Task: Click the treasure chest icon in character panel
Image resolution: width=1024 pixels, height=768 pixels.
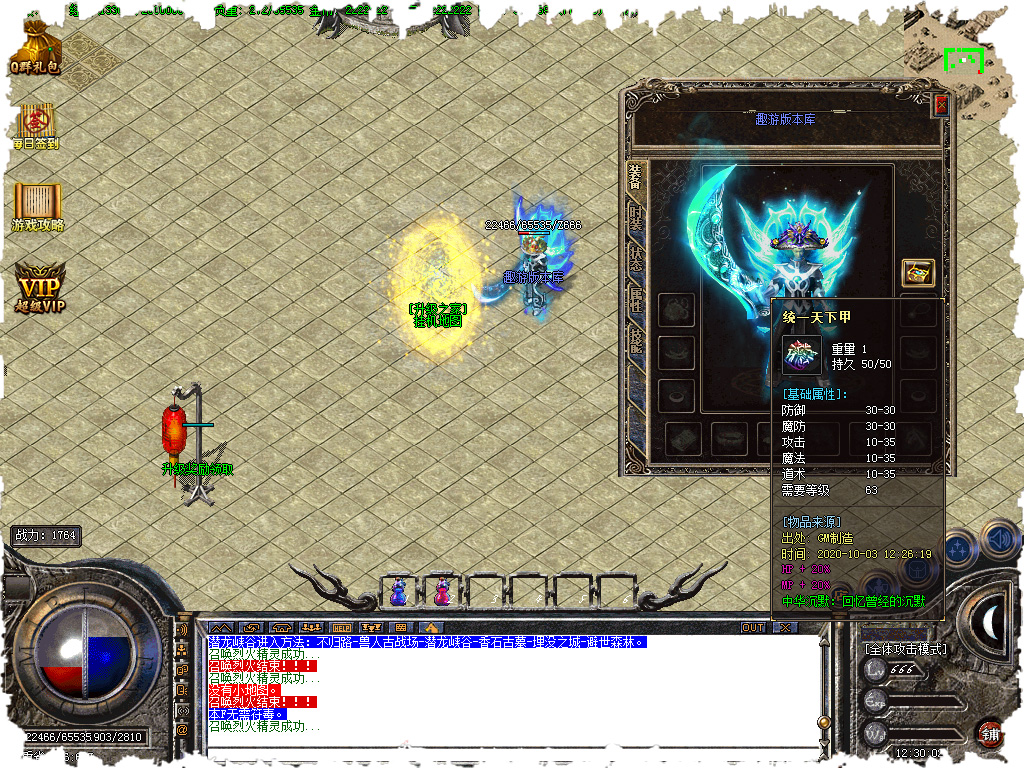Action: 917,272
